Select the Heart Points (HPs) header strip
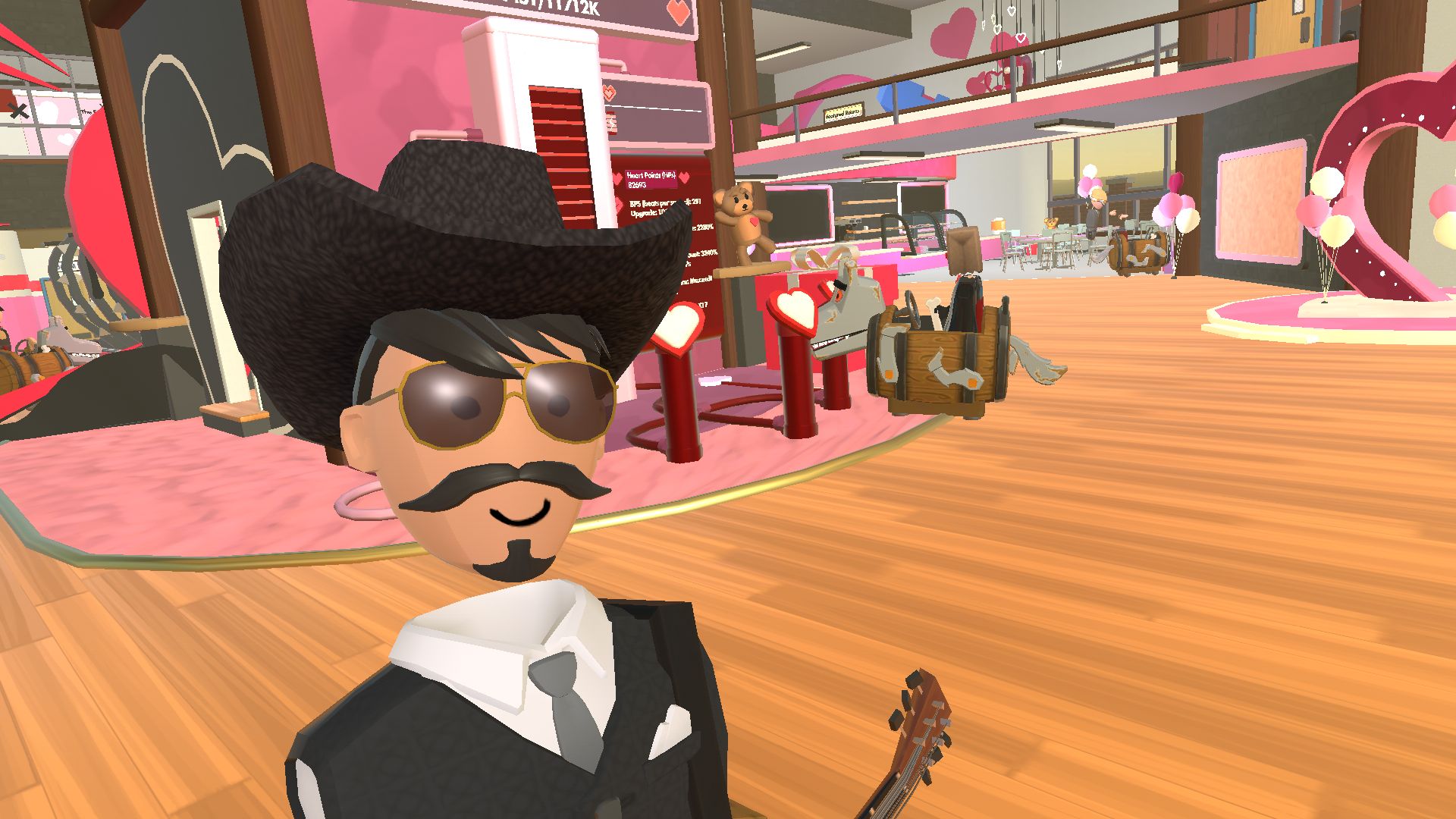 click(652, 174)
